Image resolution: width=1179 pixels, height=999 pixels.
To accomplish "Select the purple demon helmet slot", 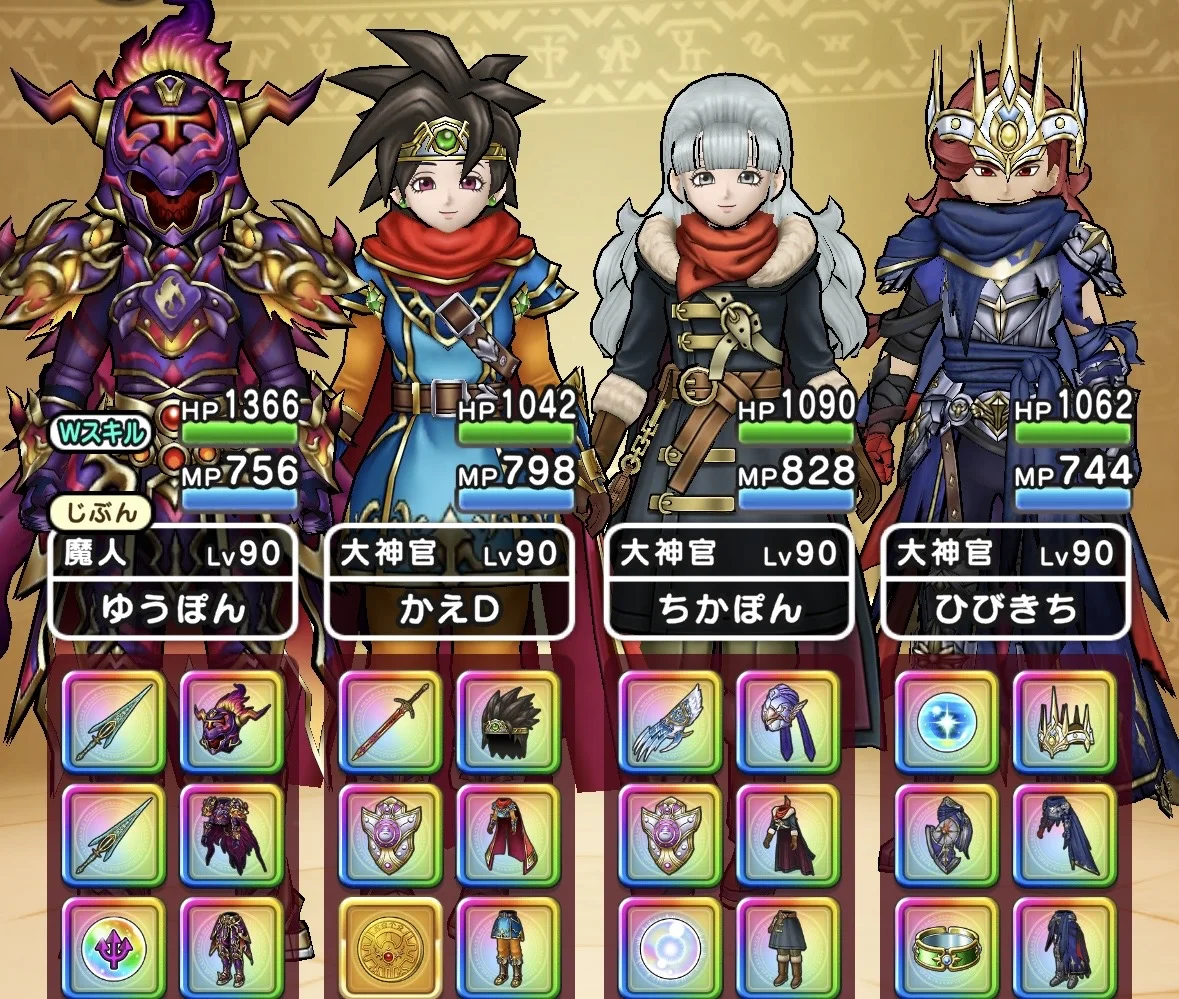I will coord(231,722).
